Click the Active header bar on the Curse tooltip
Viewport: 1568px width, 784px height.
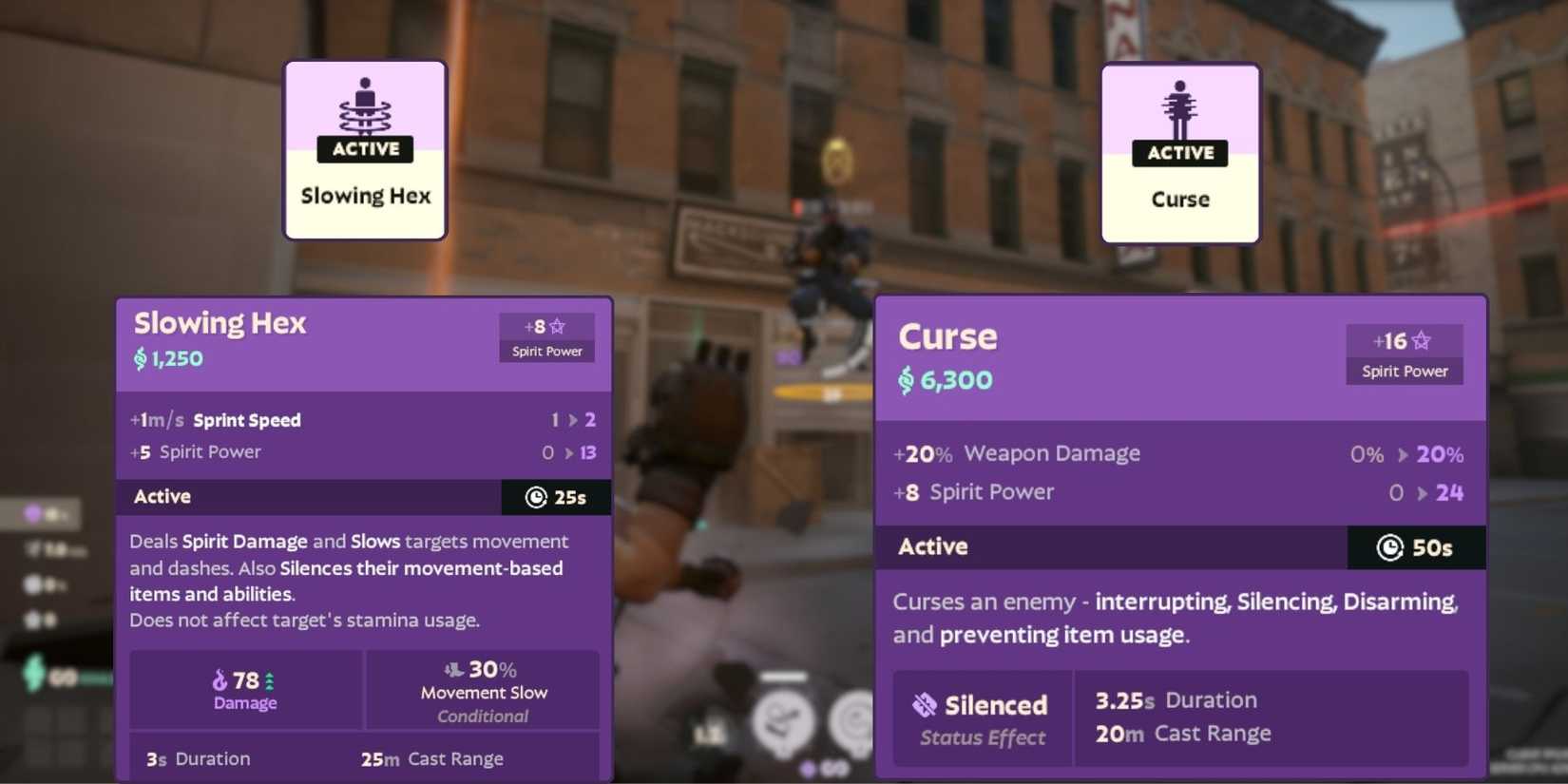[x=1045, y=547]
